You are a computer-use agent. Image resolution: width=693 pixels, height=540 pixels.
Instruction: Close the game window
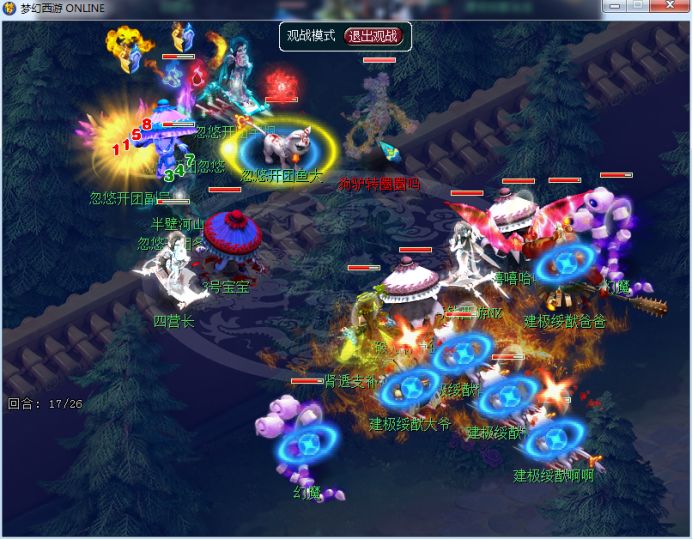point(668,6)
